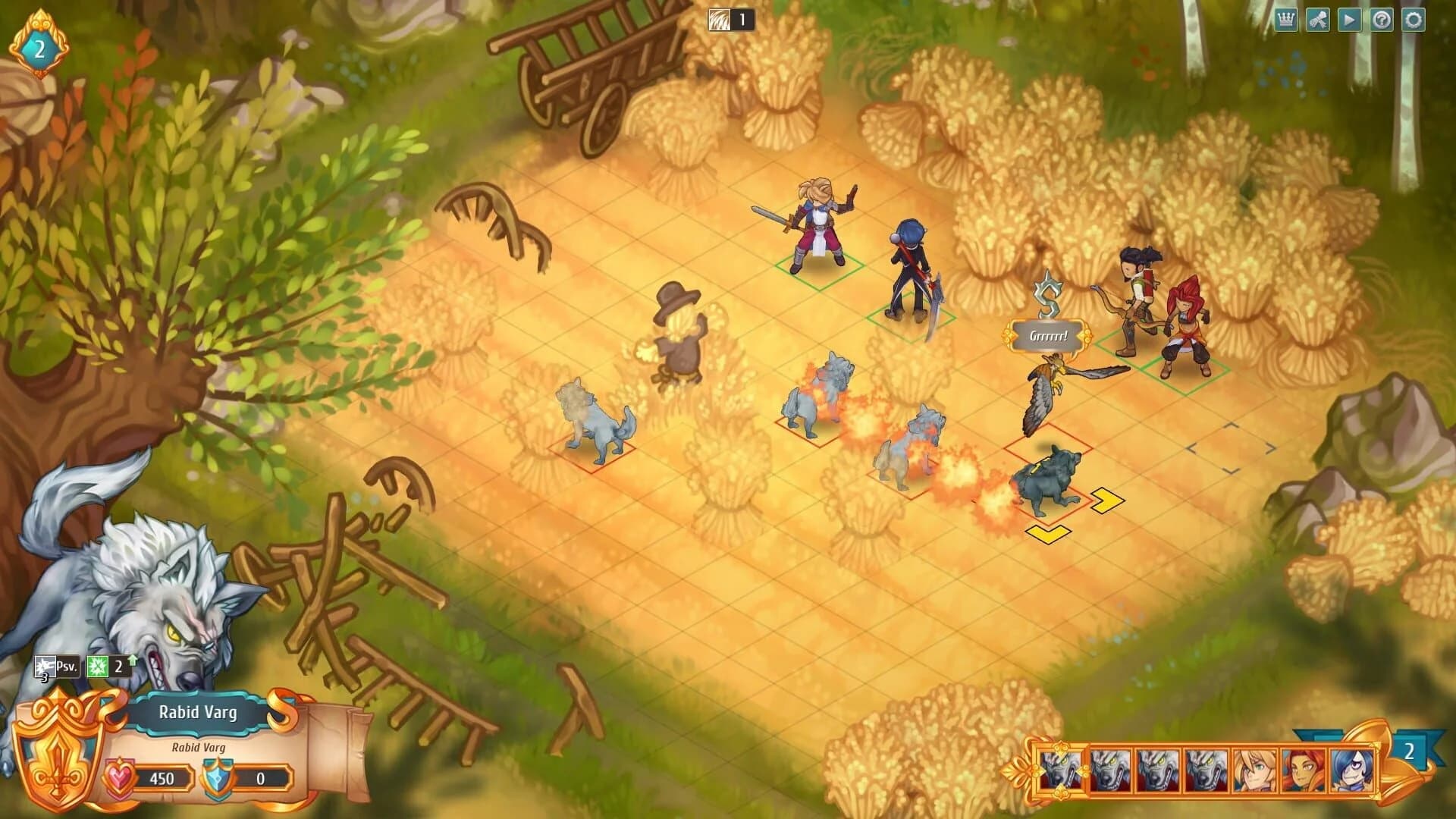Screen dimensions: 1456x819
Task: Toggle the fast-forward playback icon
Action: (x=1350, y=20)
